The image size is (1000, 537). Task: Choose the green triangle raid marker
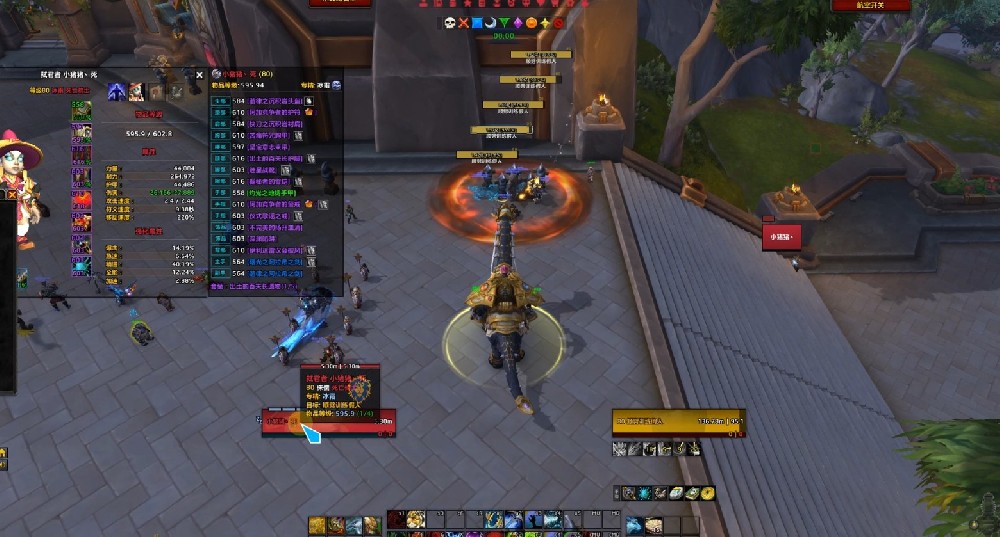pyautogui.click(x=505, y=22)
